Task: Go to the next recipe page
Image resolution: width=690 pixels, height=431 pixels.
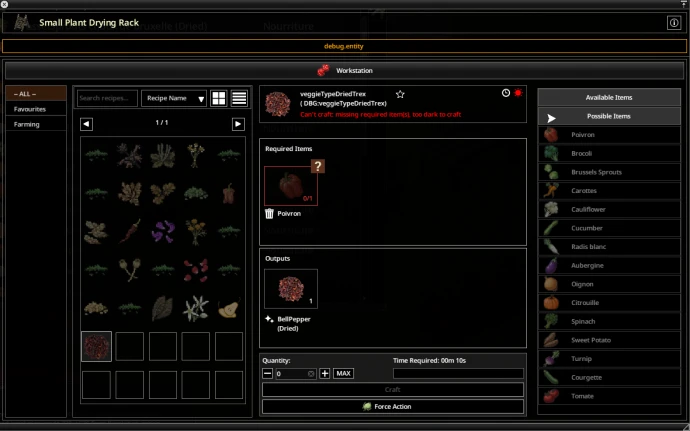Action: pyautogui.click(x=238, y=124)
